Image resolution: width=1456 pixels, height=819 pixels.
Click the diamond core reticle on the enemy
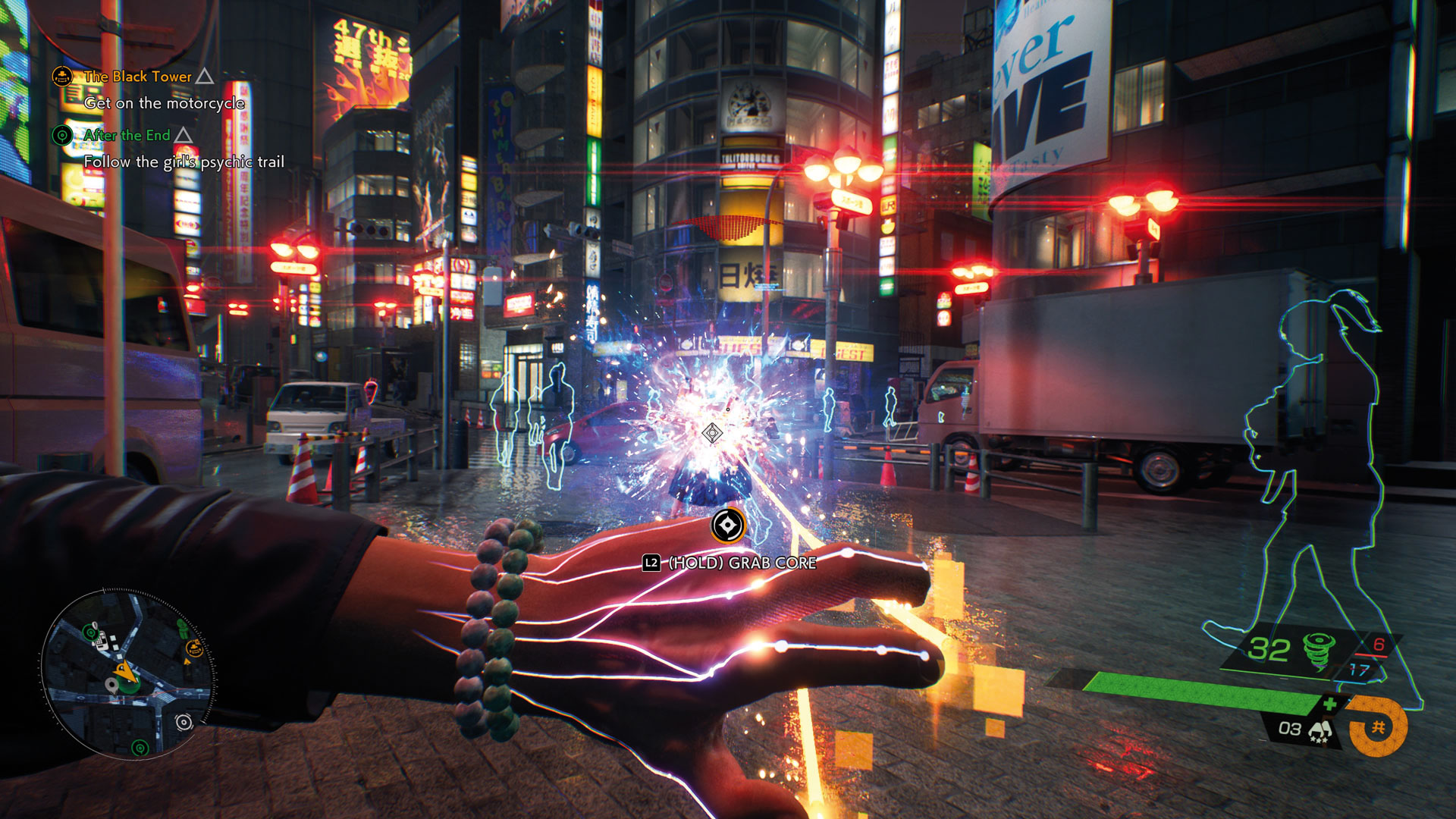click(711, 433)
